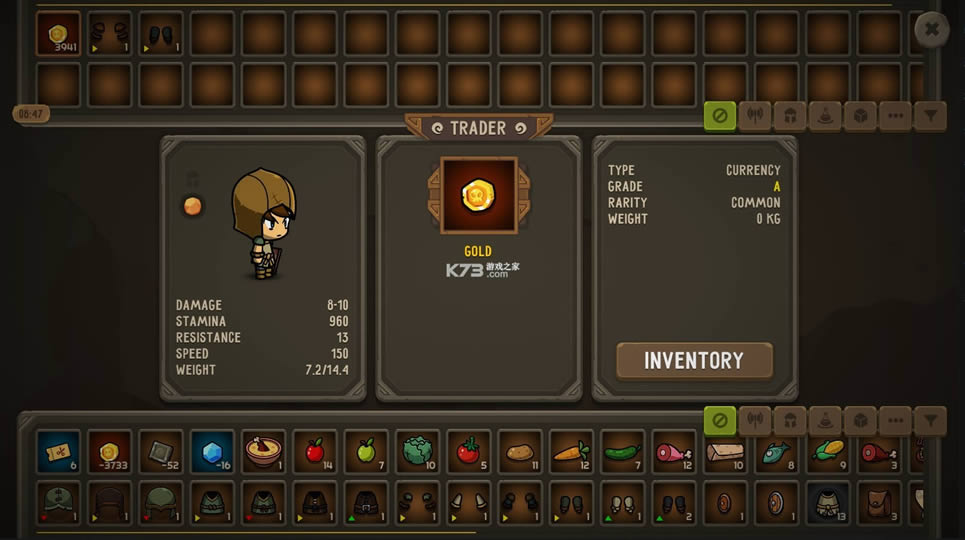The width and height of the screenshot is (965, 540).
Task: Select the green apple slot
Action: (366, 451)
